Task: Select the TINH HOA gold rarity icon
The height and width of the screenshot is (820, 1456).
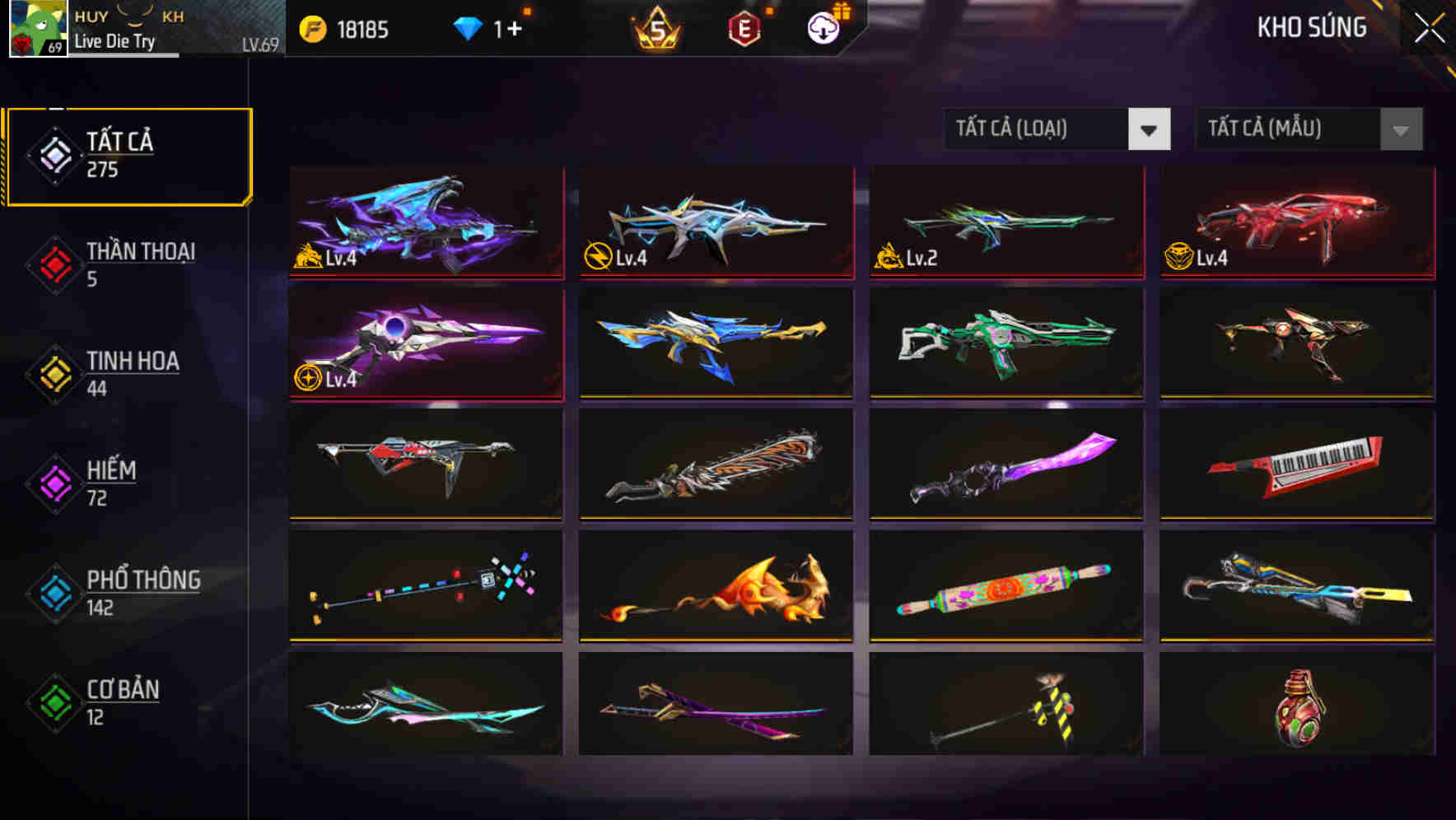Action: pos(53,373)
